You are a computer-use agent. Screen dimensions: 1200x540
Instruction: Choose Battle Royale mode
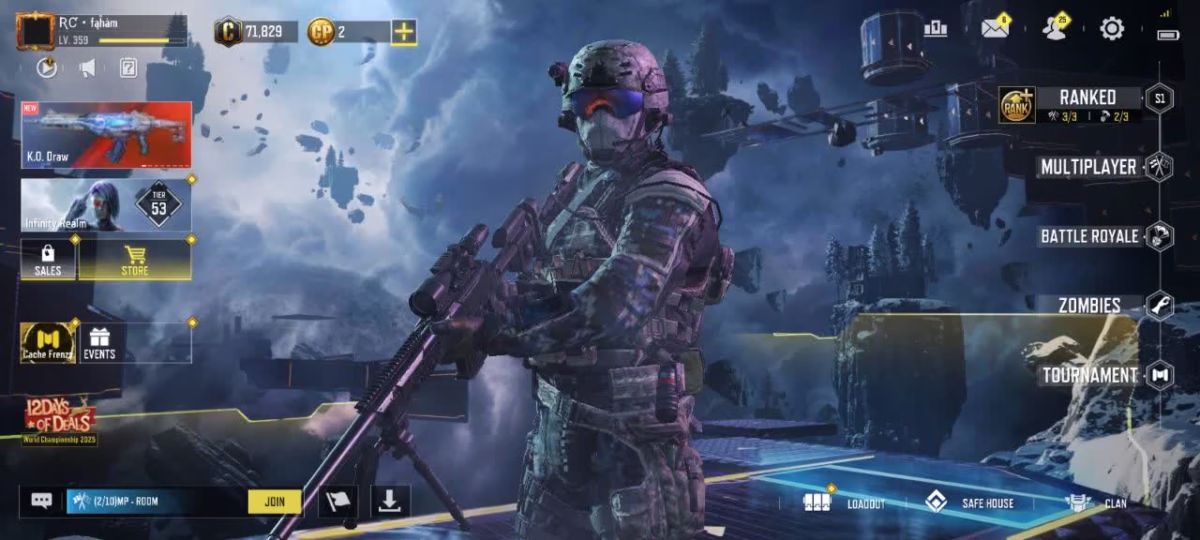click(1089, 236)
